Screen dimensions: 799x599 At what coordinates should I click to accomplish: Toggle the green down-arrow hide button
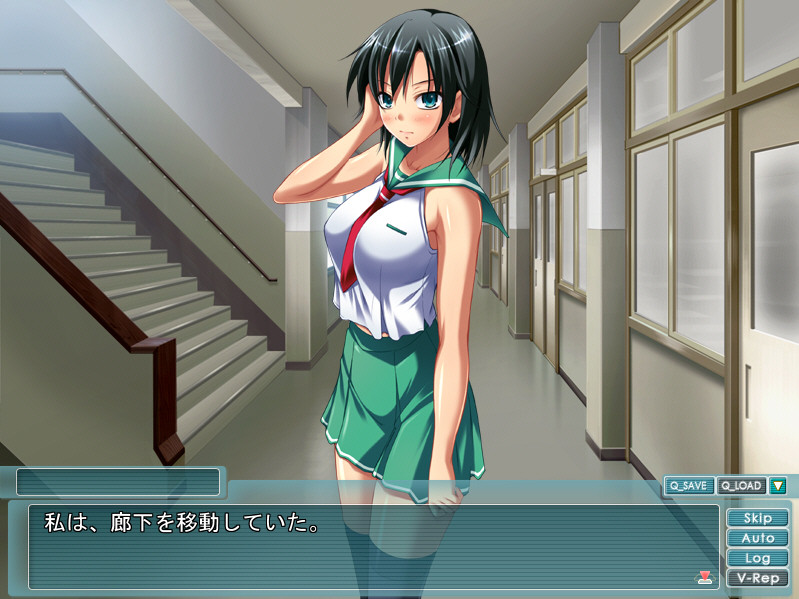(777, 486)
